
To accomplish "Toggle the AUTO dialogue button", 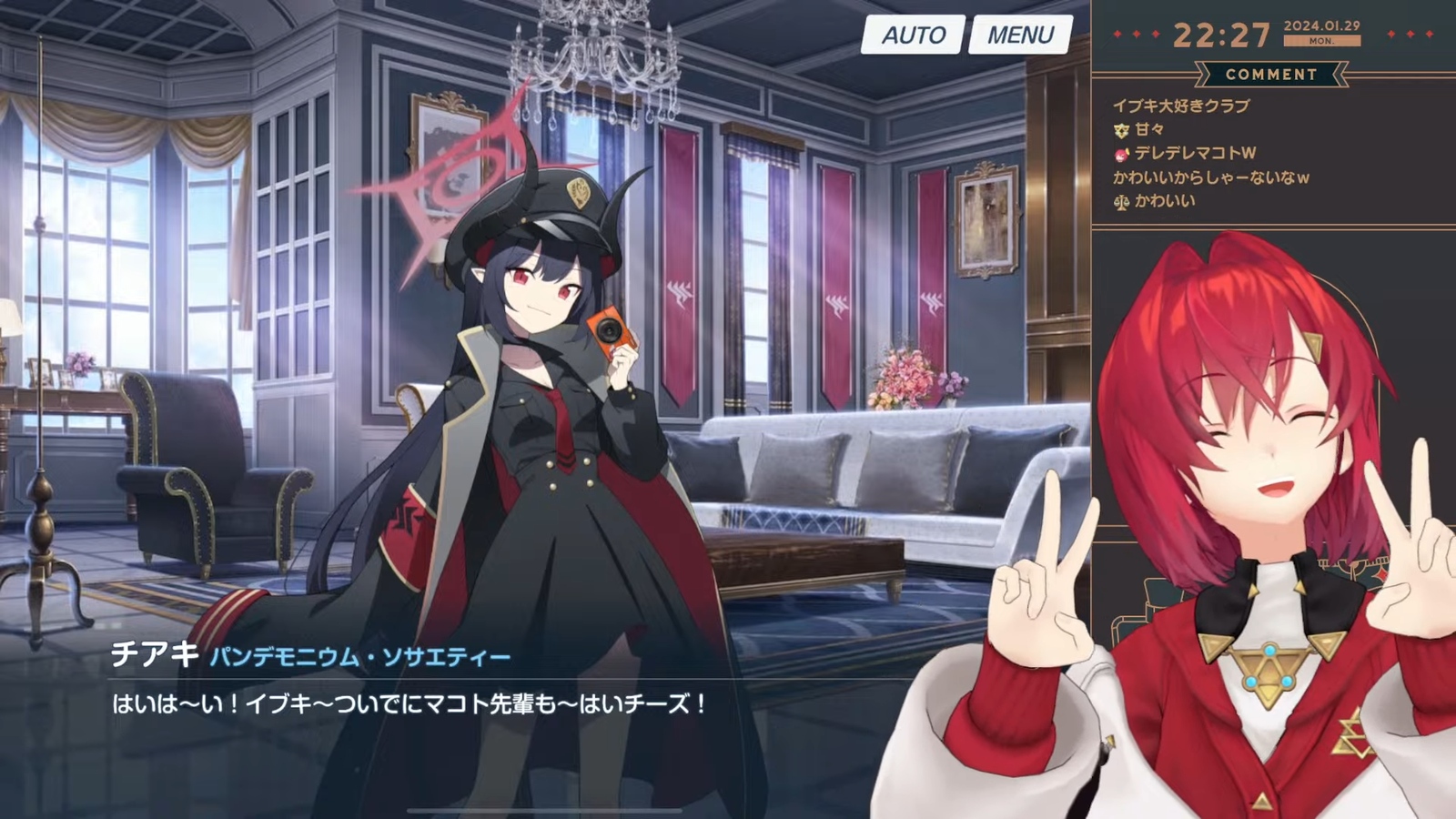I will click(913, 35).
